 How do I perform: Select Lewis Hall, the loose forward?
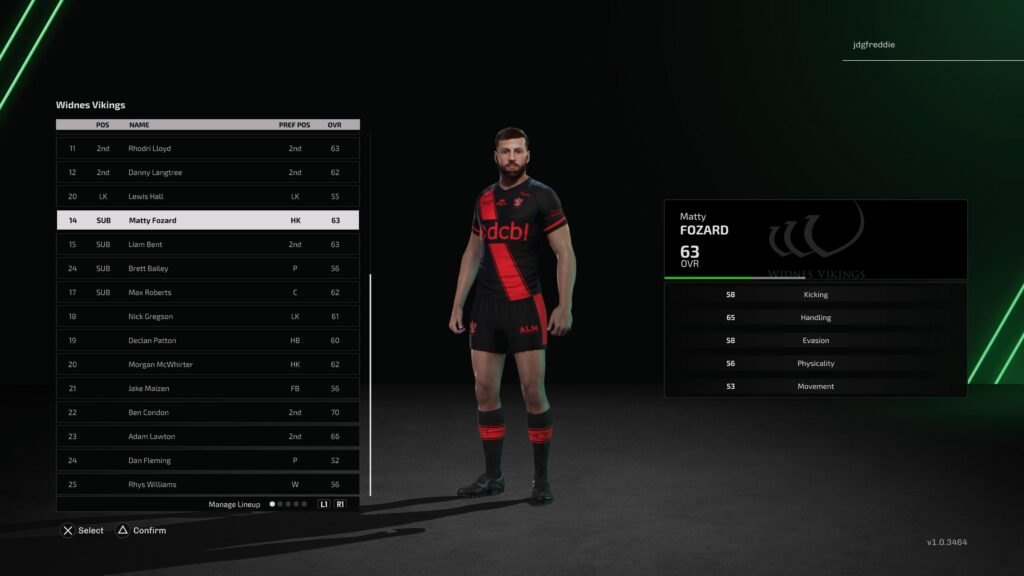pos(207,196)
